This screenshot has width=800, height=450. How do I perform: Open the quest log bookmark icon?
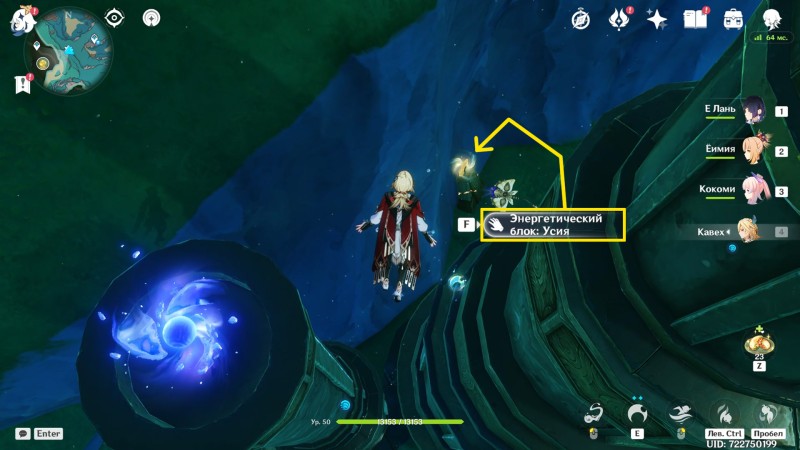tap(23, 86)
